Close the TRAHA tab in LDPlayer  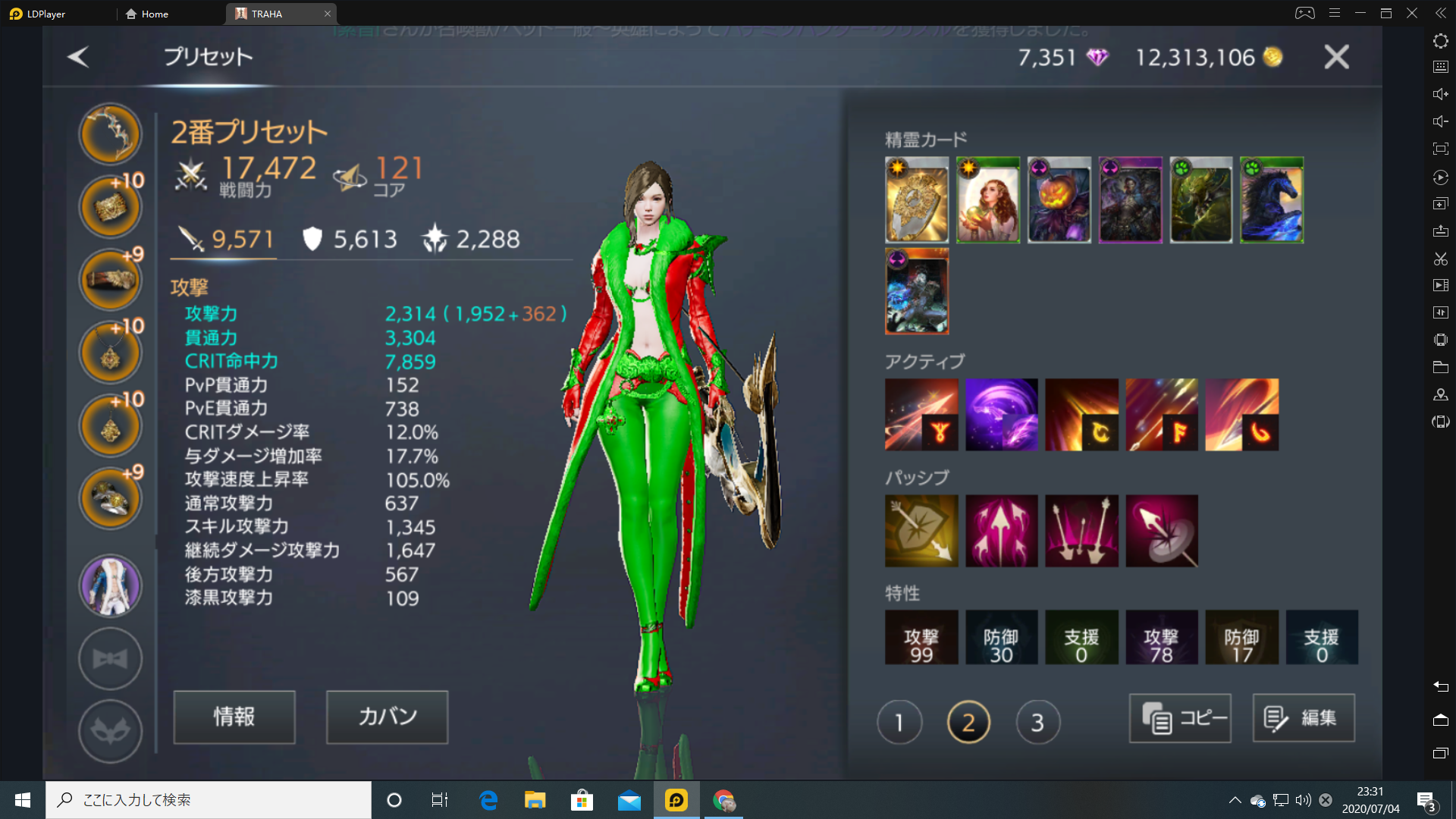coord(328,14)
